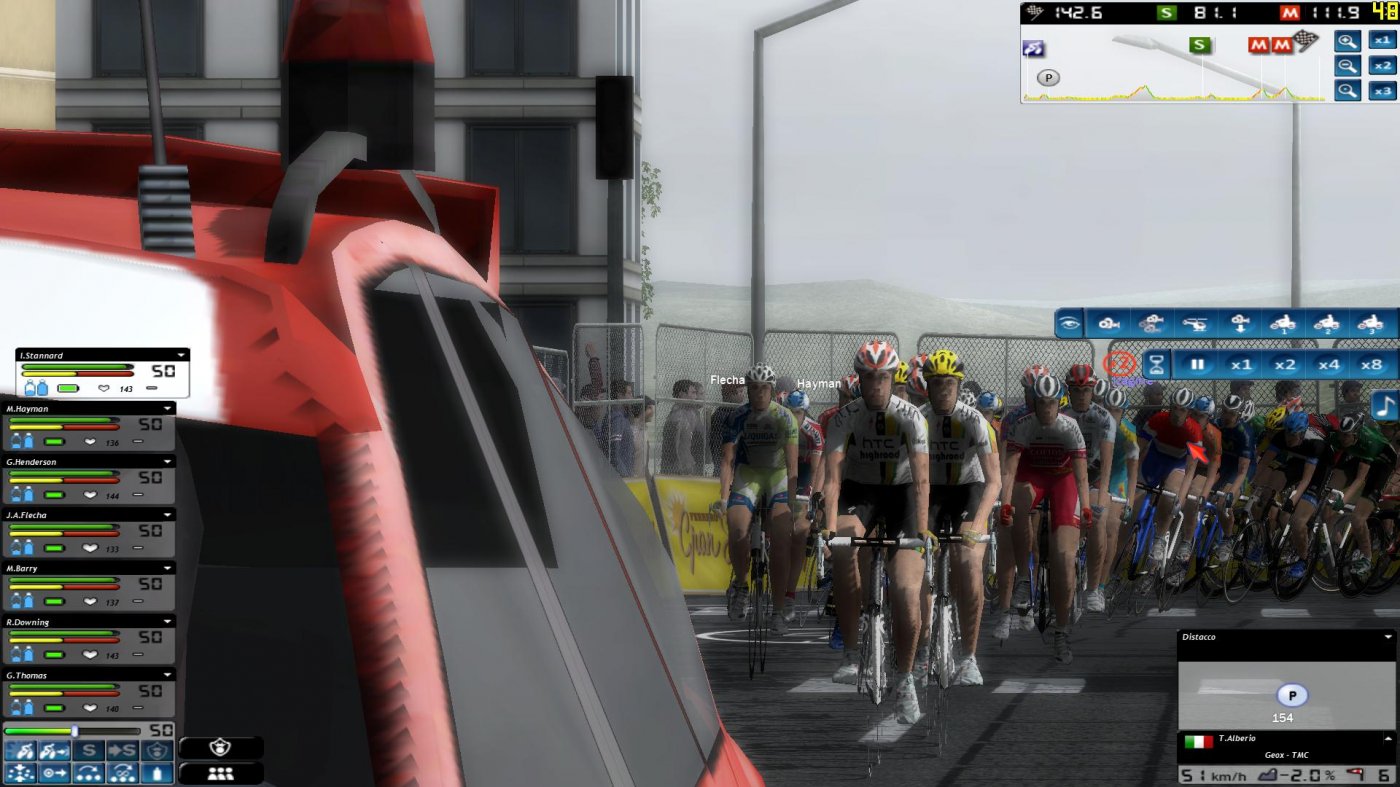The height and width of the screenshot is (787, 1400).
Task: Click the hourglass time icon
Action: 1158,363
